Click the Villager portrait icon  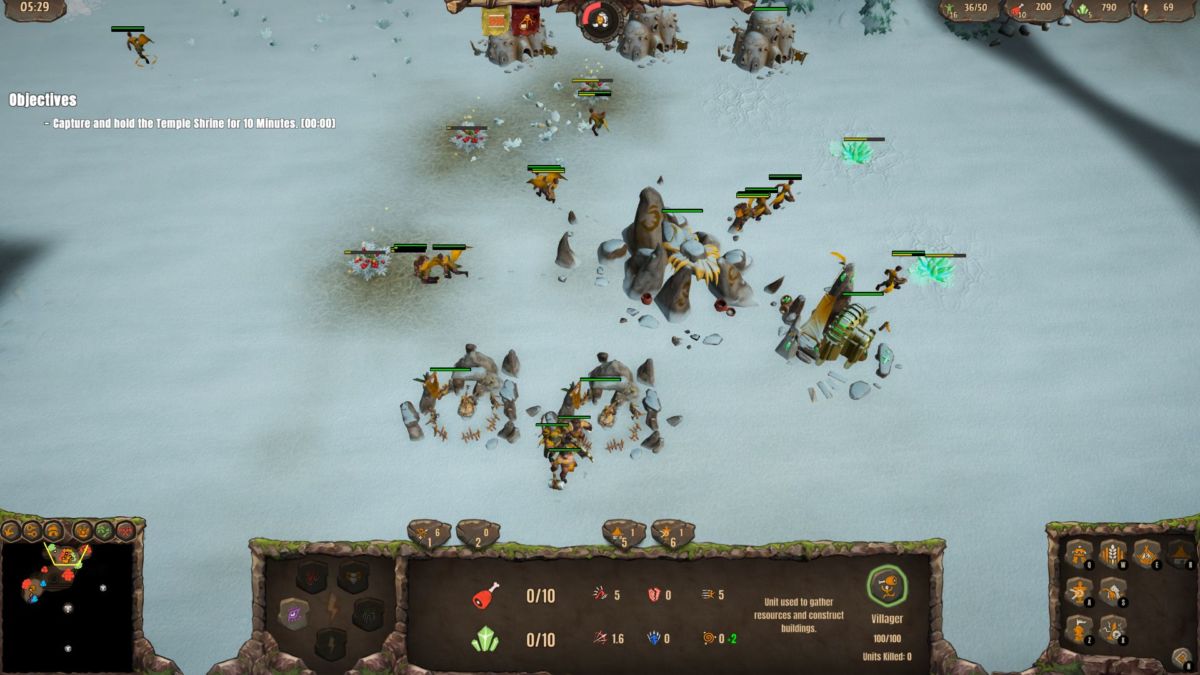(x=886, y=587)
